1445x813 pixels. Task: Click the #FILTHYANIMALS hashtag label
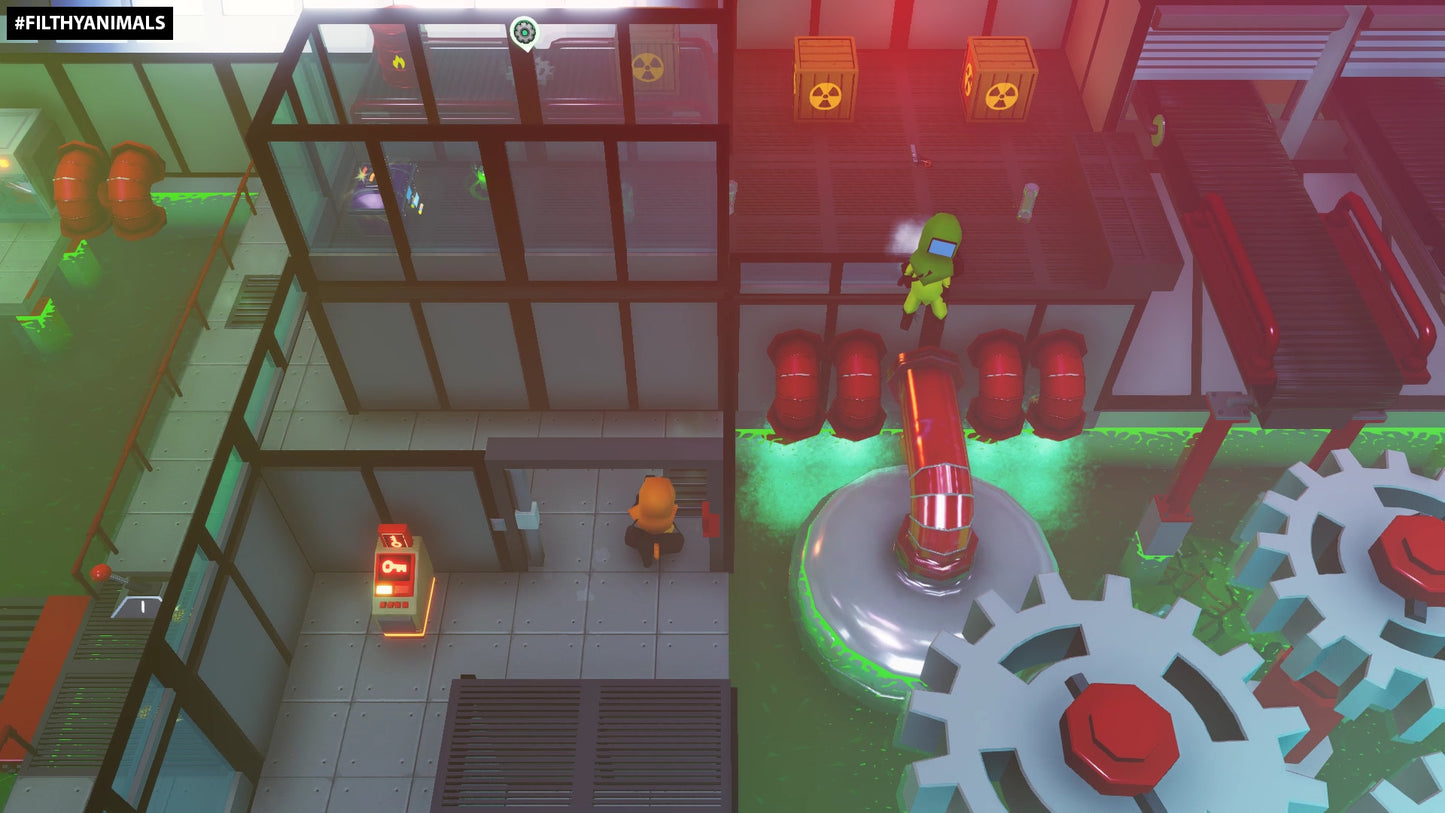[90, 23]
